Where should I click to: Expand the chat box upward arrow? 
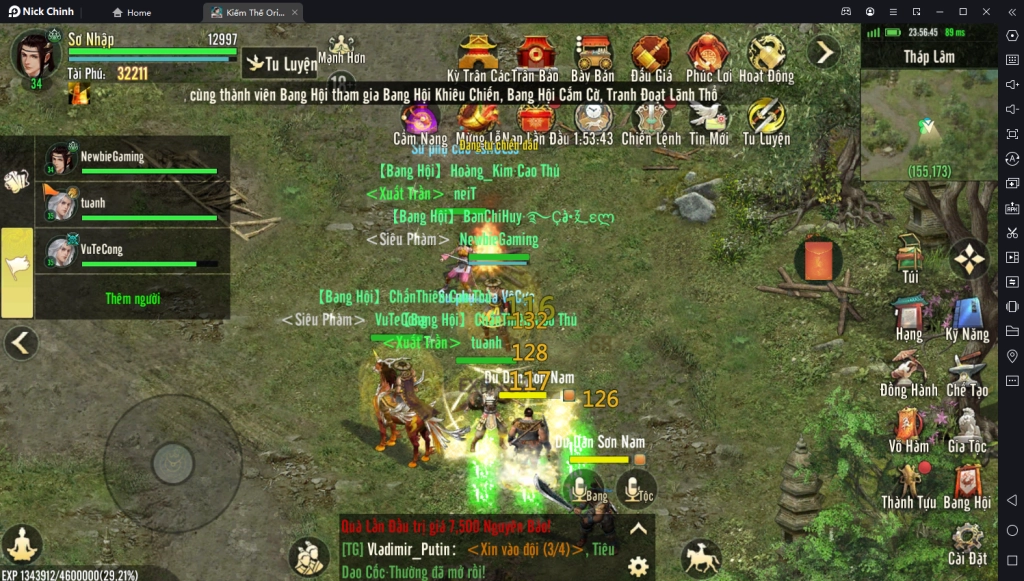click(x=638, y=529)
